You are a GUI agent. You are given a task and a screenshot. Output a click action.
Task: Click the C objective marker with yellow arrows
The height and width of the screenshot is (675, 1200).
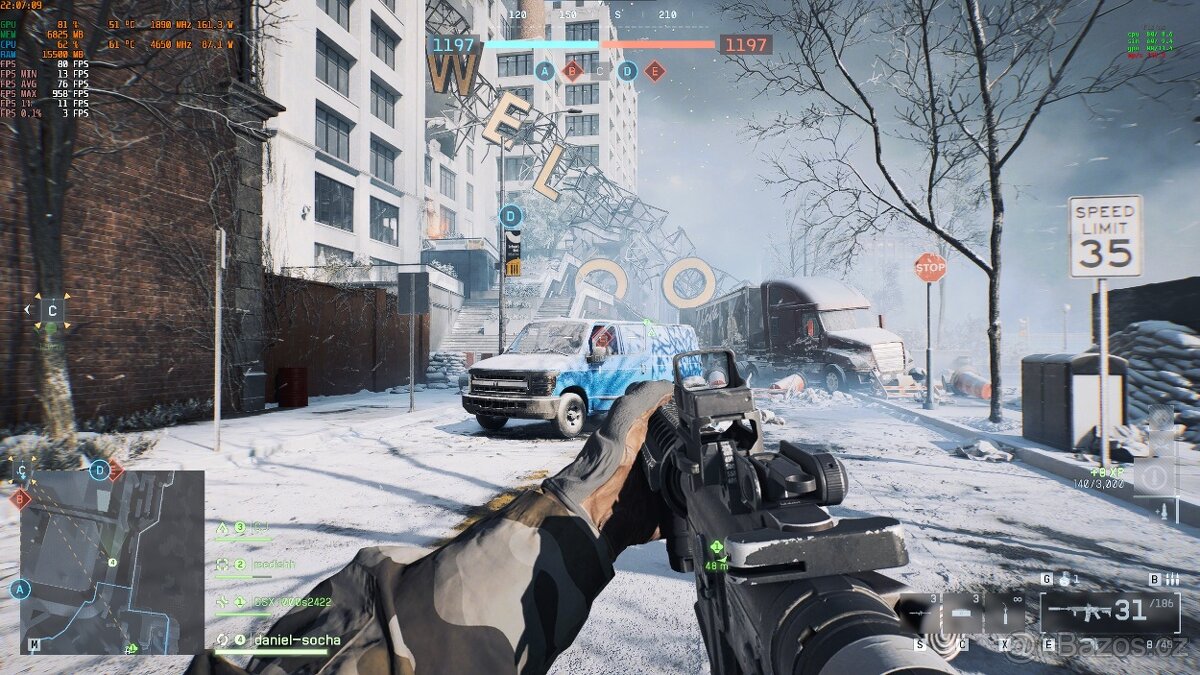(52, 311)
